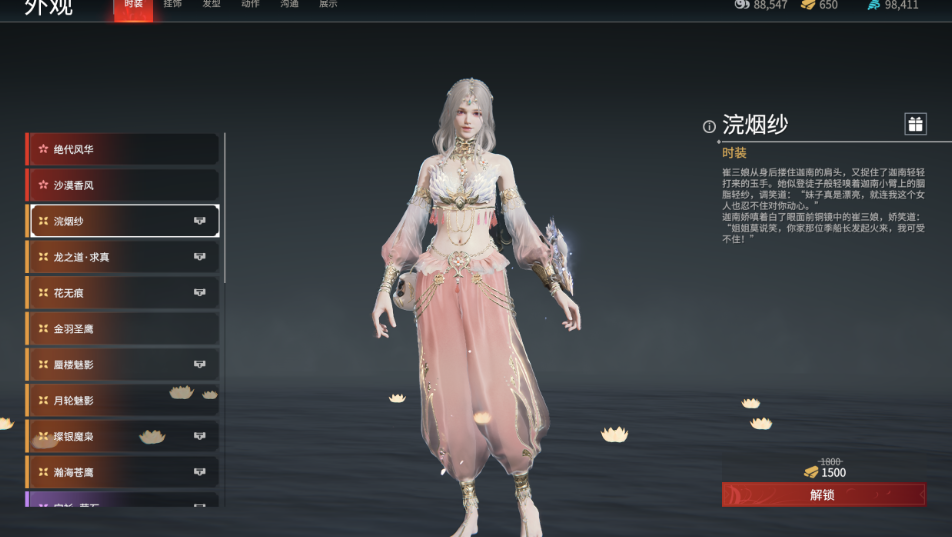952x537 pixels.
Task: Choose the 金羽圣鹰 outfit
Action: pos(122,329)
